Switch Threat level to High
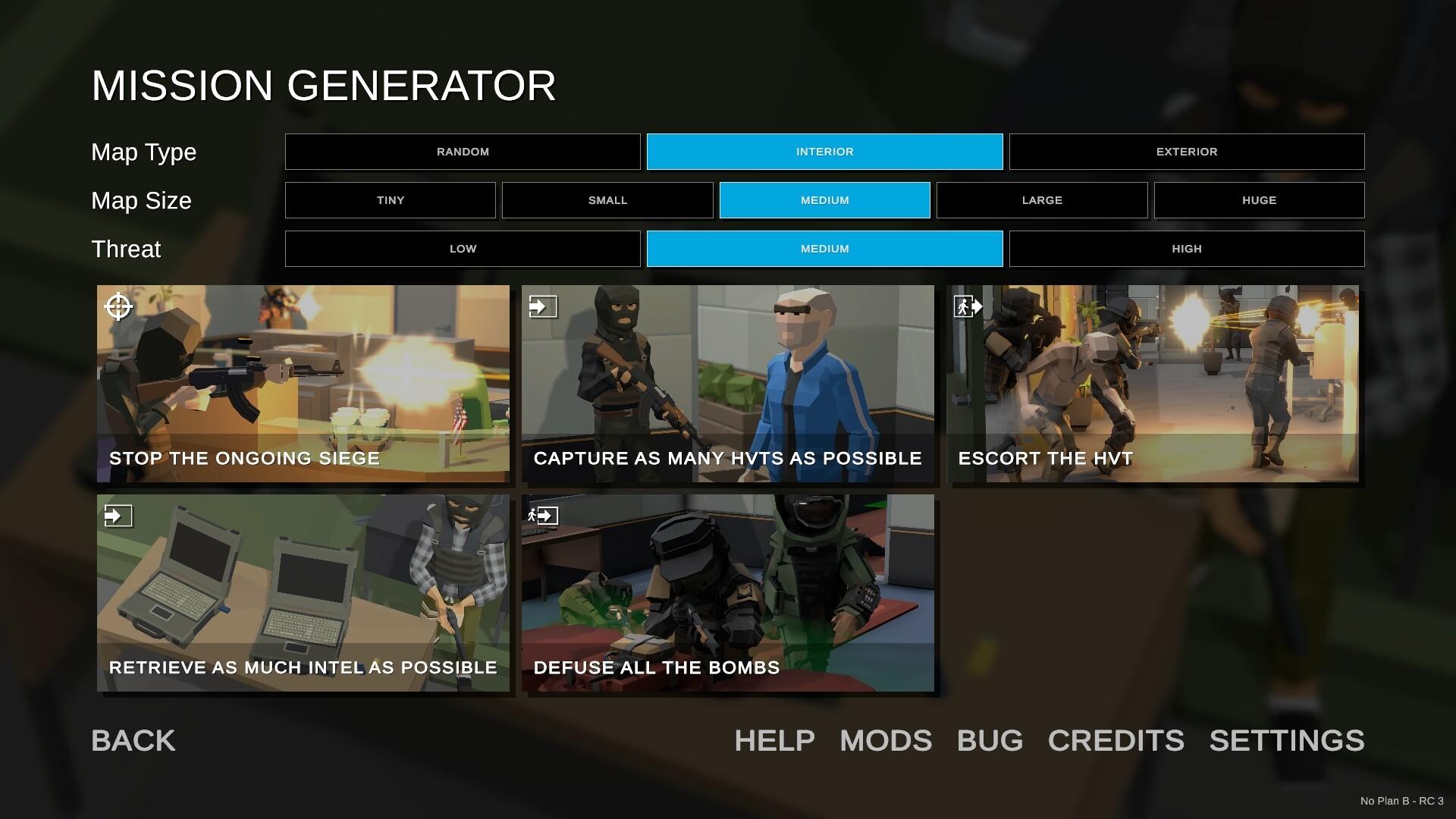Viewport: 1456px width, 819px height. [x=1187, y=248]
